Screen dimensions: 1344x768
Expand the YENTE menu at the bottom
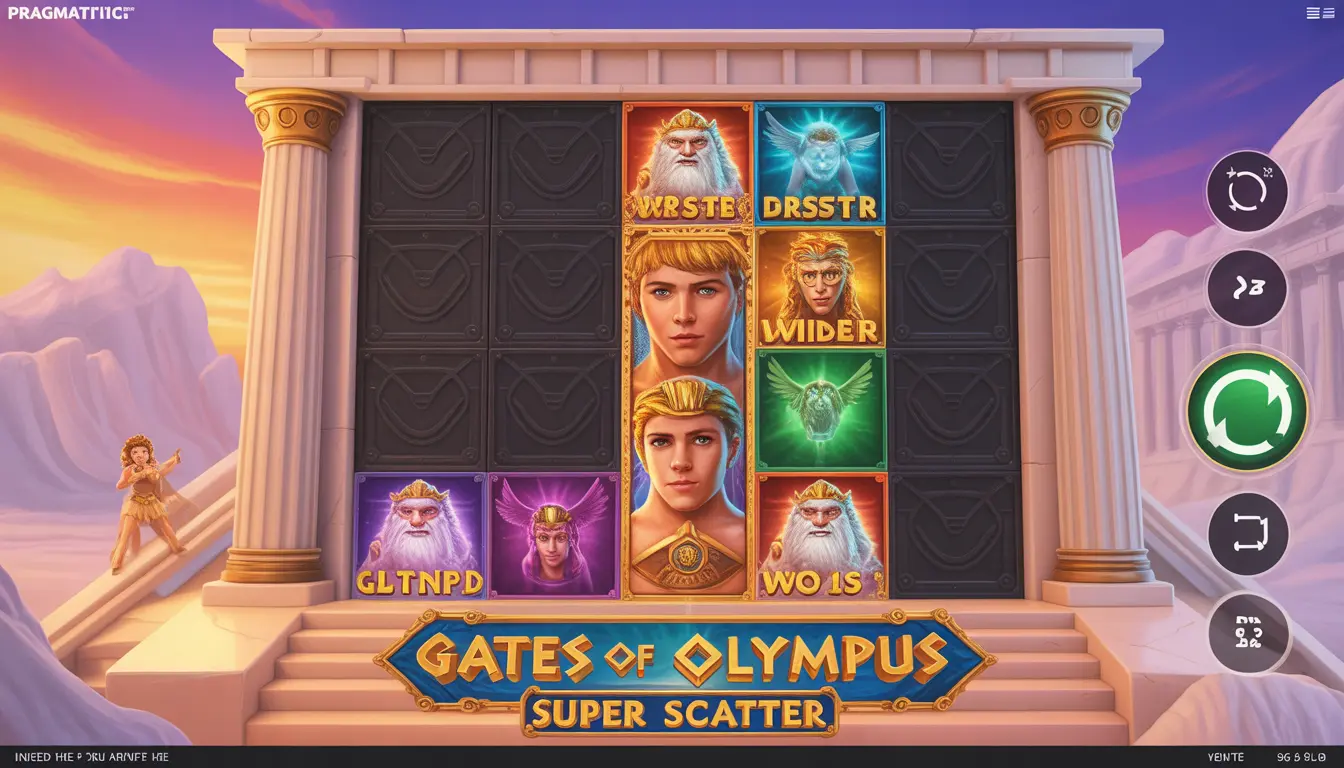[x=1228, y=757]
